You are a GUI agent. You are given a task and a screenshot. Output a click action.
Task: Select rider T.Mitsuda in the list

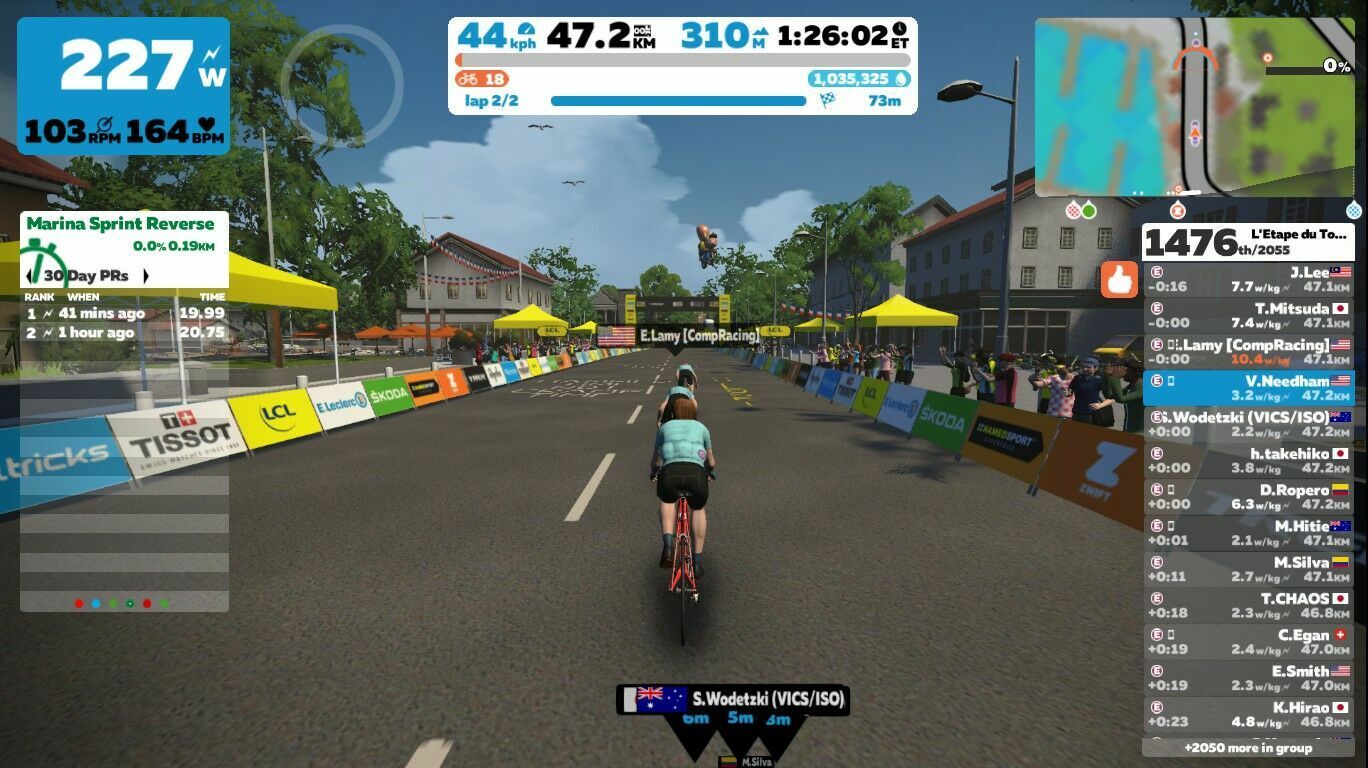click(1248, 315)
